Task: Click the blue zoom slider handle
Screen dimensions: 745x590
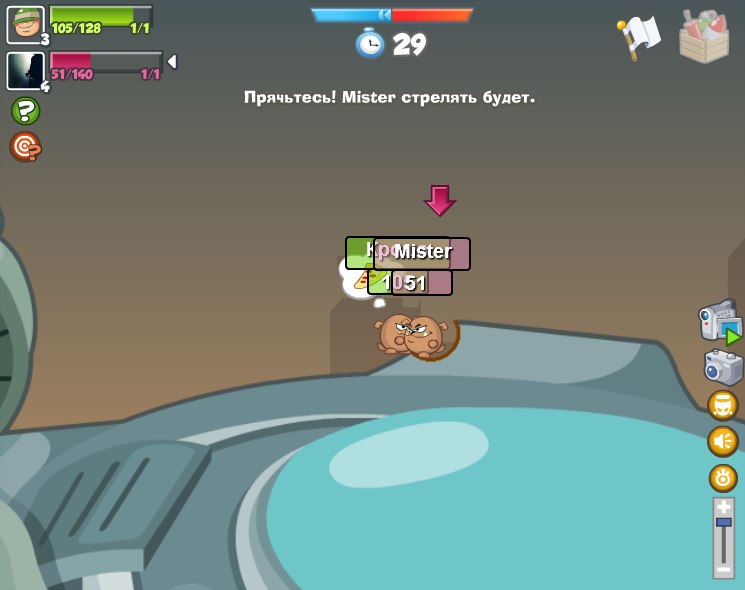Action: [x=723, y=522]
